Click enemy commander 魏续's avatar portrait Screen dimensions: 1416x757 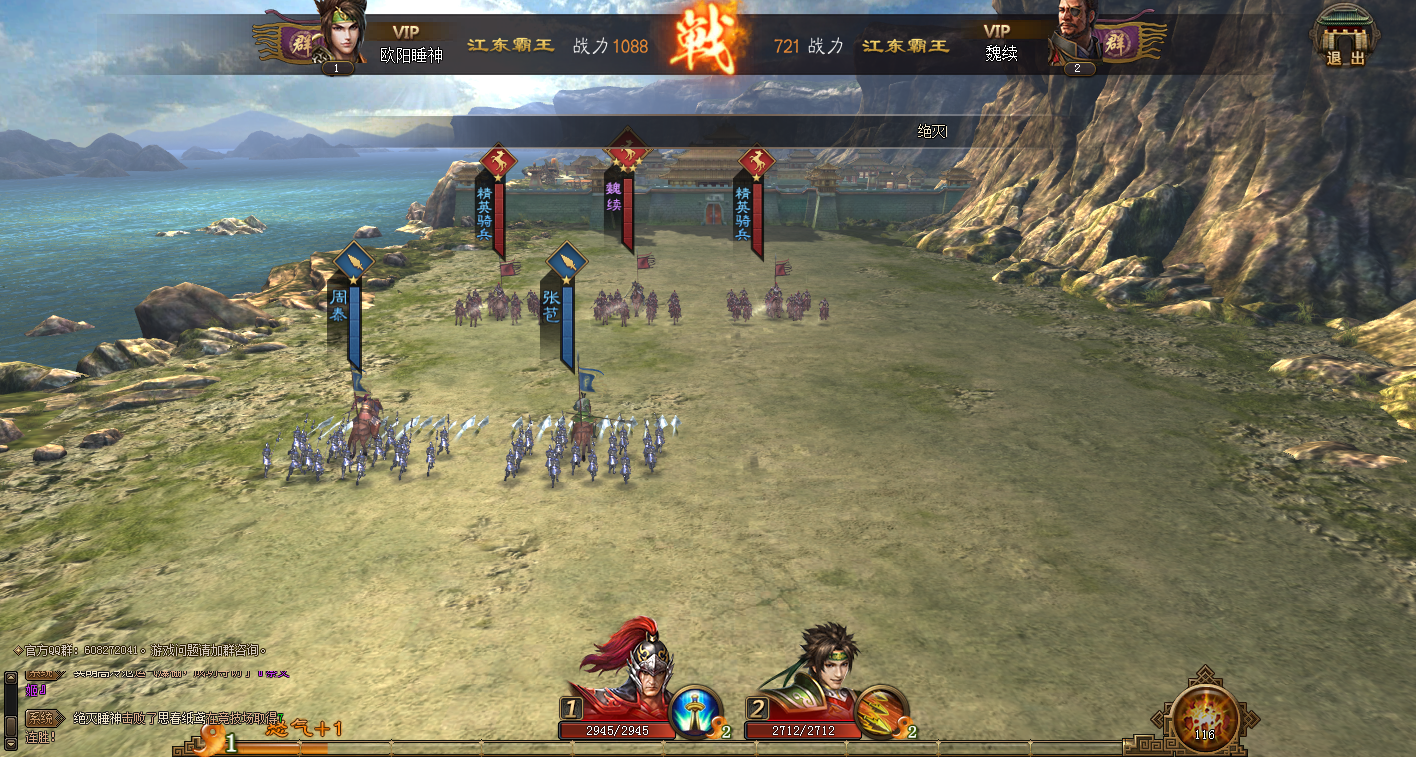[1076, 36]
